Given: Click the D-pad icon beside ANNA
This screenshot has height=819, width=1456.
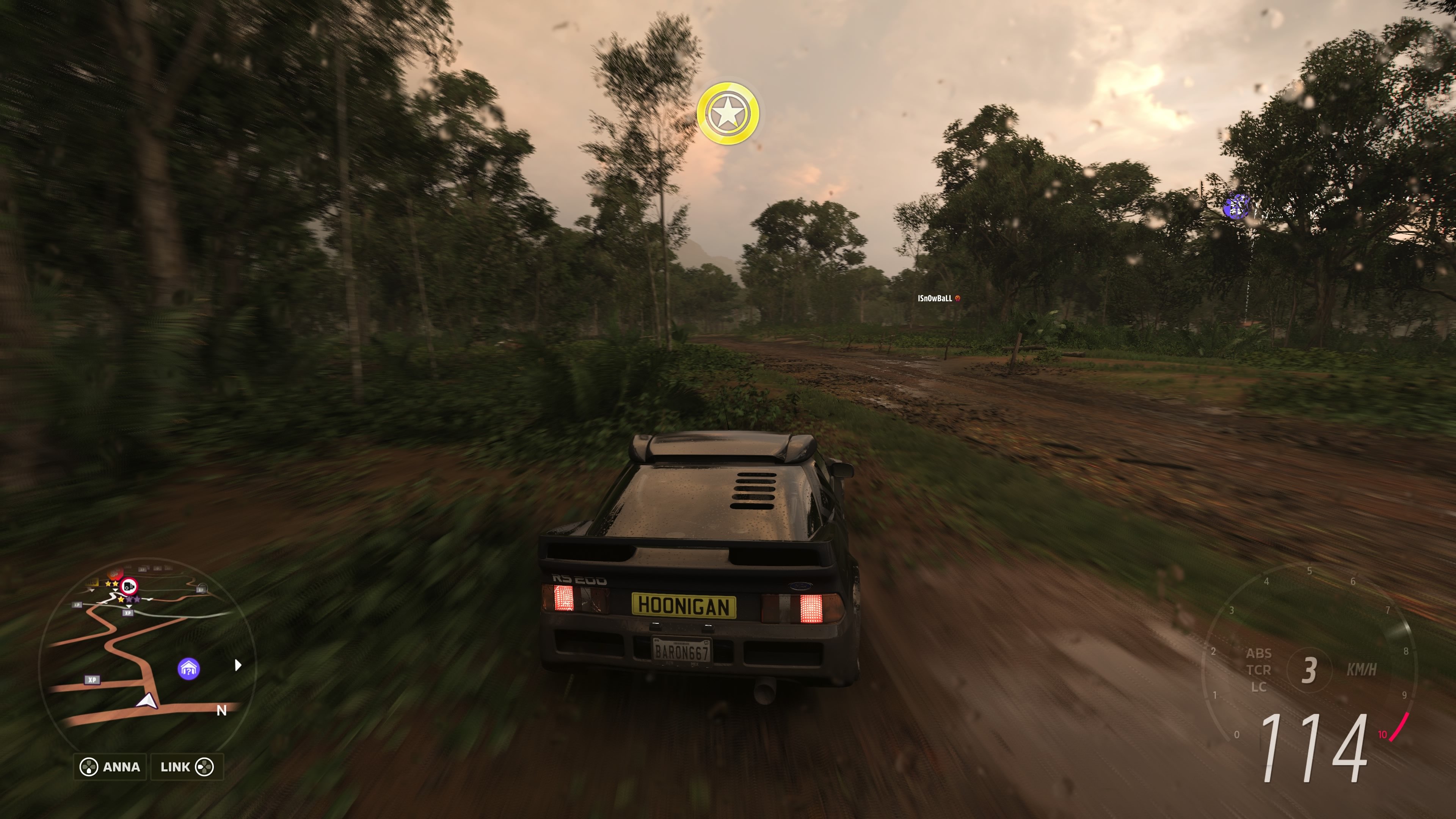Looking at the screenshot, I should point(89,767).
